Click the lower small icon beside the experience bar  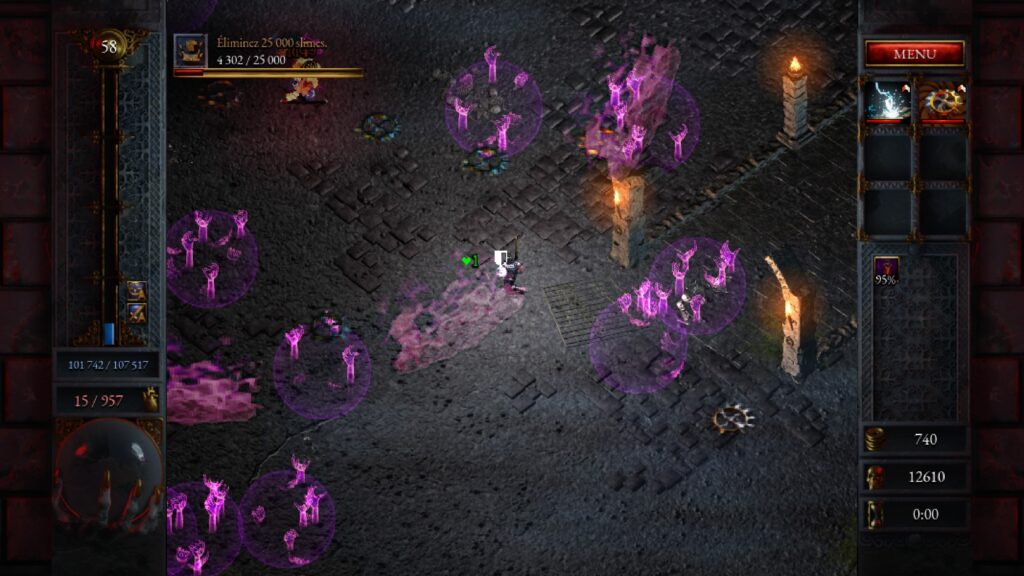coord(136,313)
